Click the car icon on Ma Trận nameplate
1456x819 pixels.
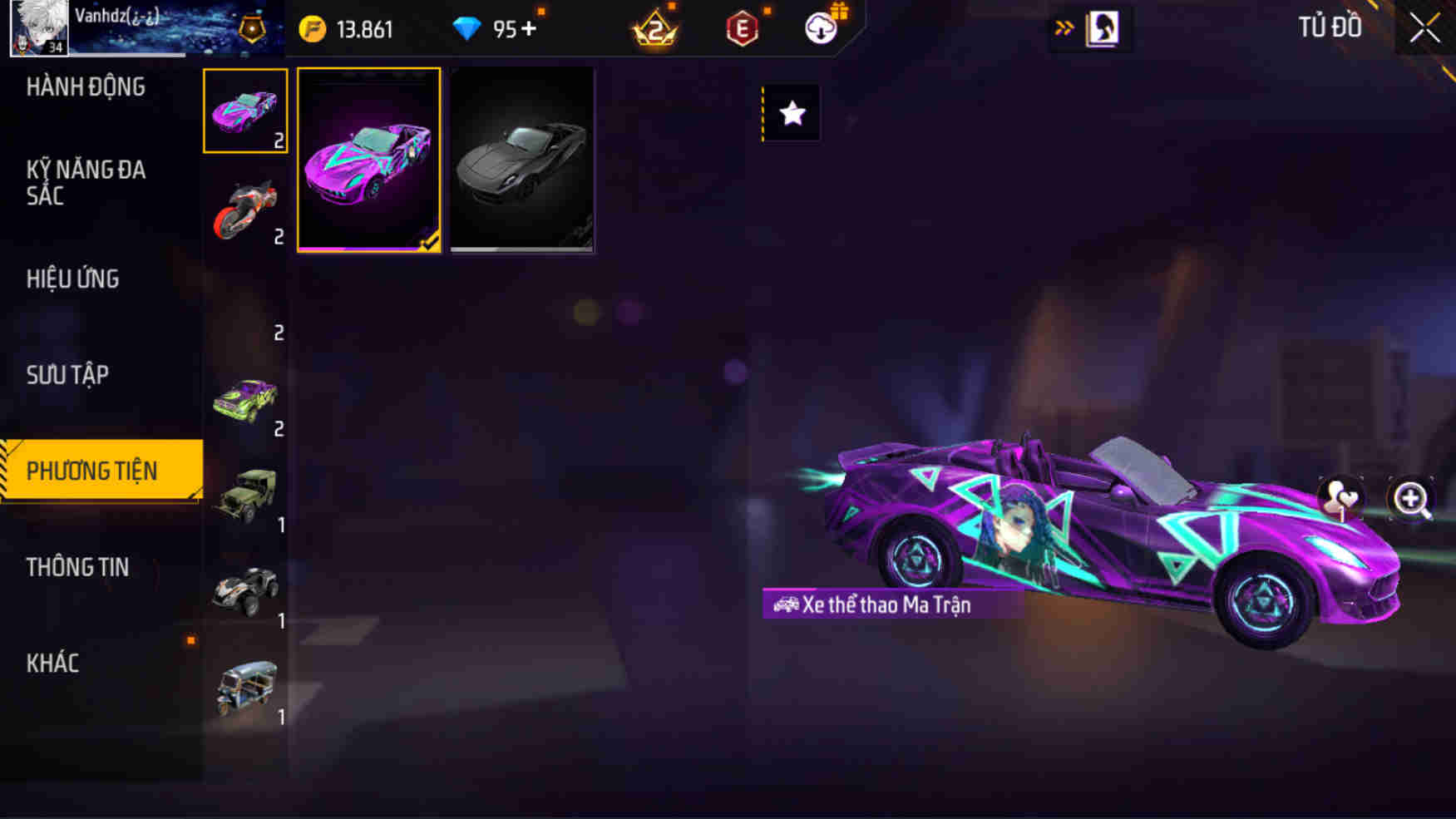(786, 605)
